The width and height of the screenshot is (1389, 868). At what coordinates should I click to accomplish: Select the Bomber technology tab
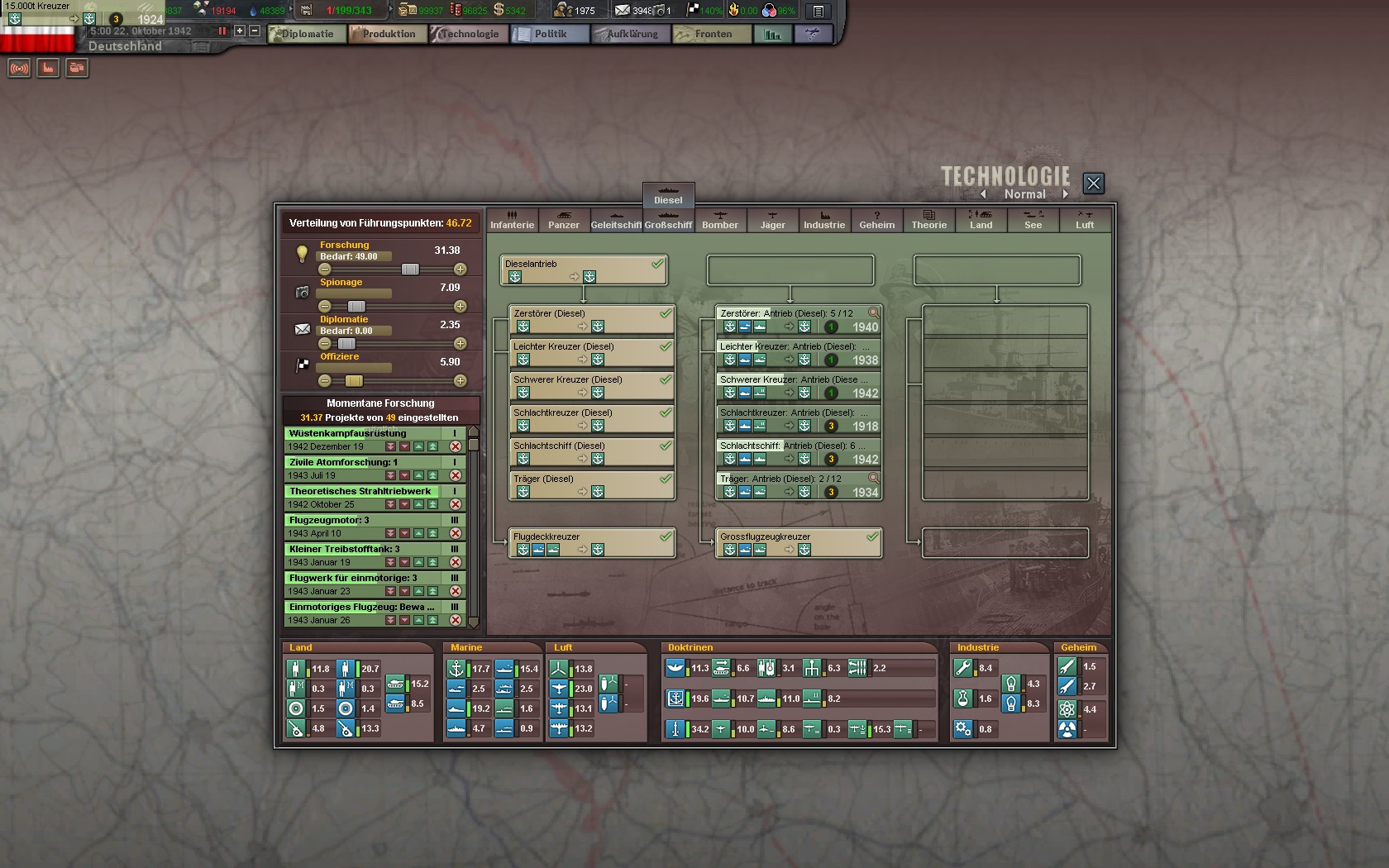[x=720, y=220]
